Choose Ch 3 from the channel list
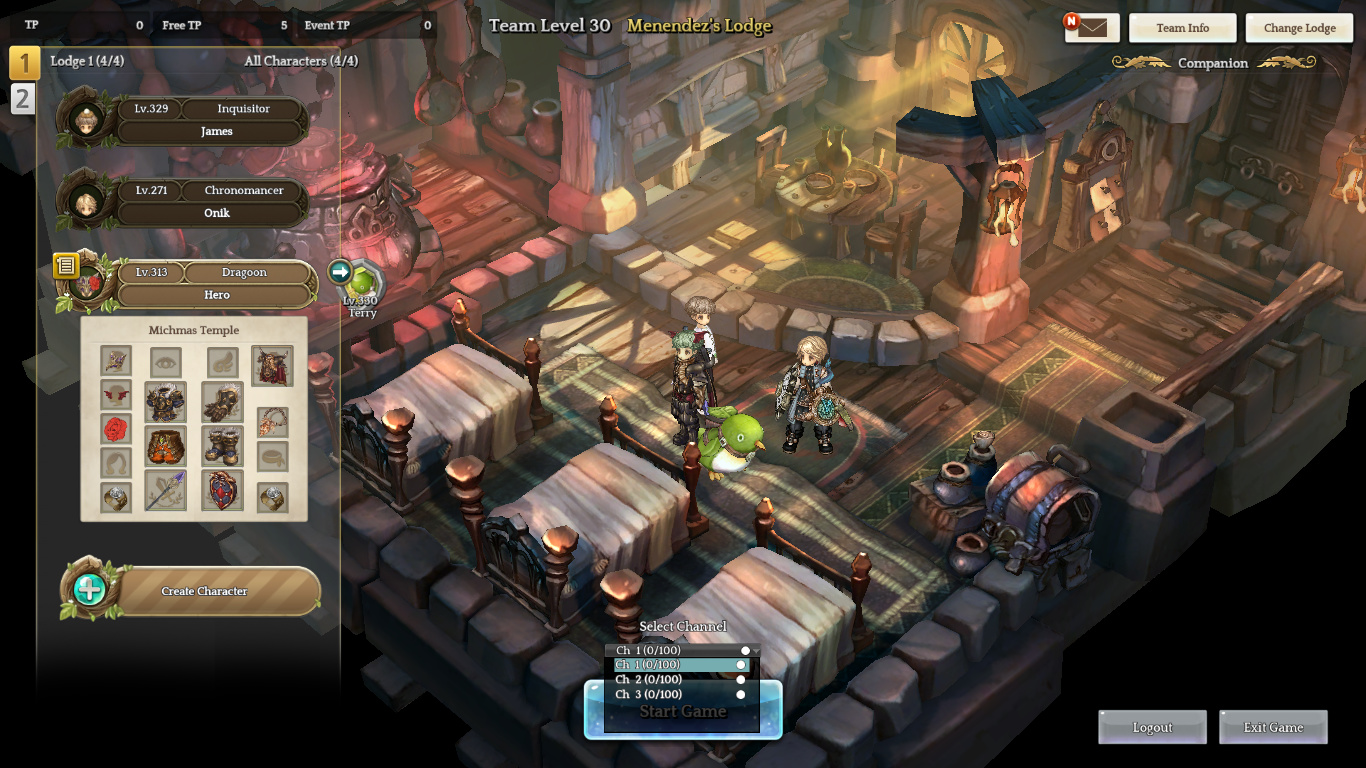 682,694
